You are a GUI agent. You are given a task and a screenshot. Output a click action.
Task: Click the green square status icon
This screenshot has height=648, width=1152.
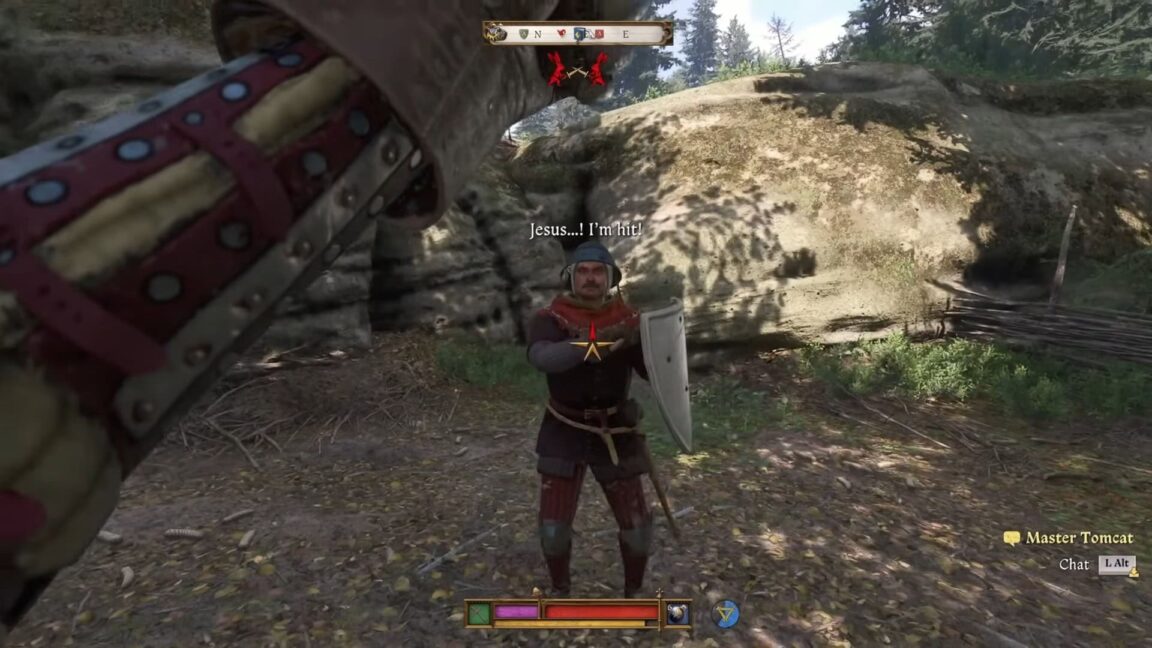(x=479, y=612)
